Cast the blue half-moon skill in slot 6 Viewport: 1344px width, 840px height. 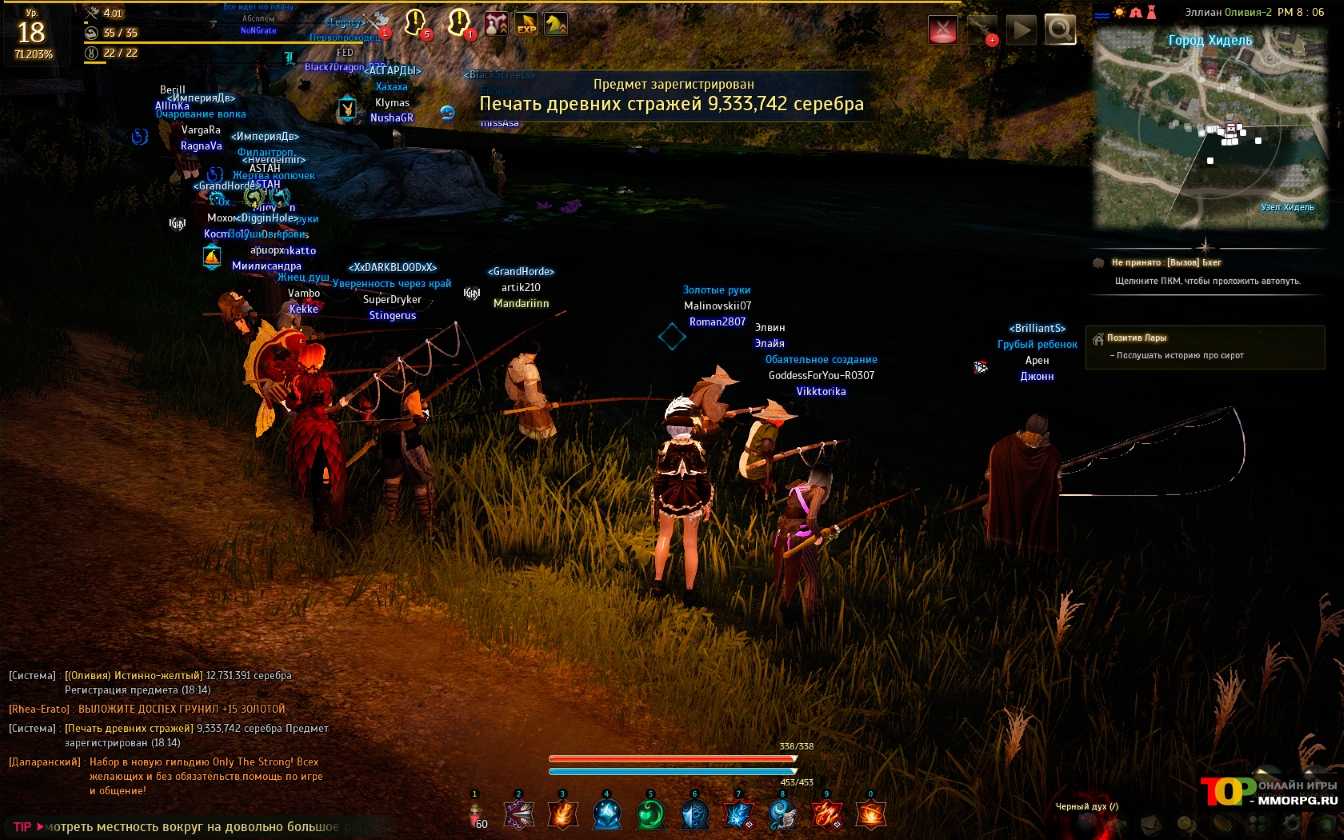[x=695, y=815]
